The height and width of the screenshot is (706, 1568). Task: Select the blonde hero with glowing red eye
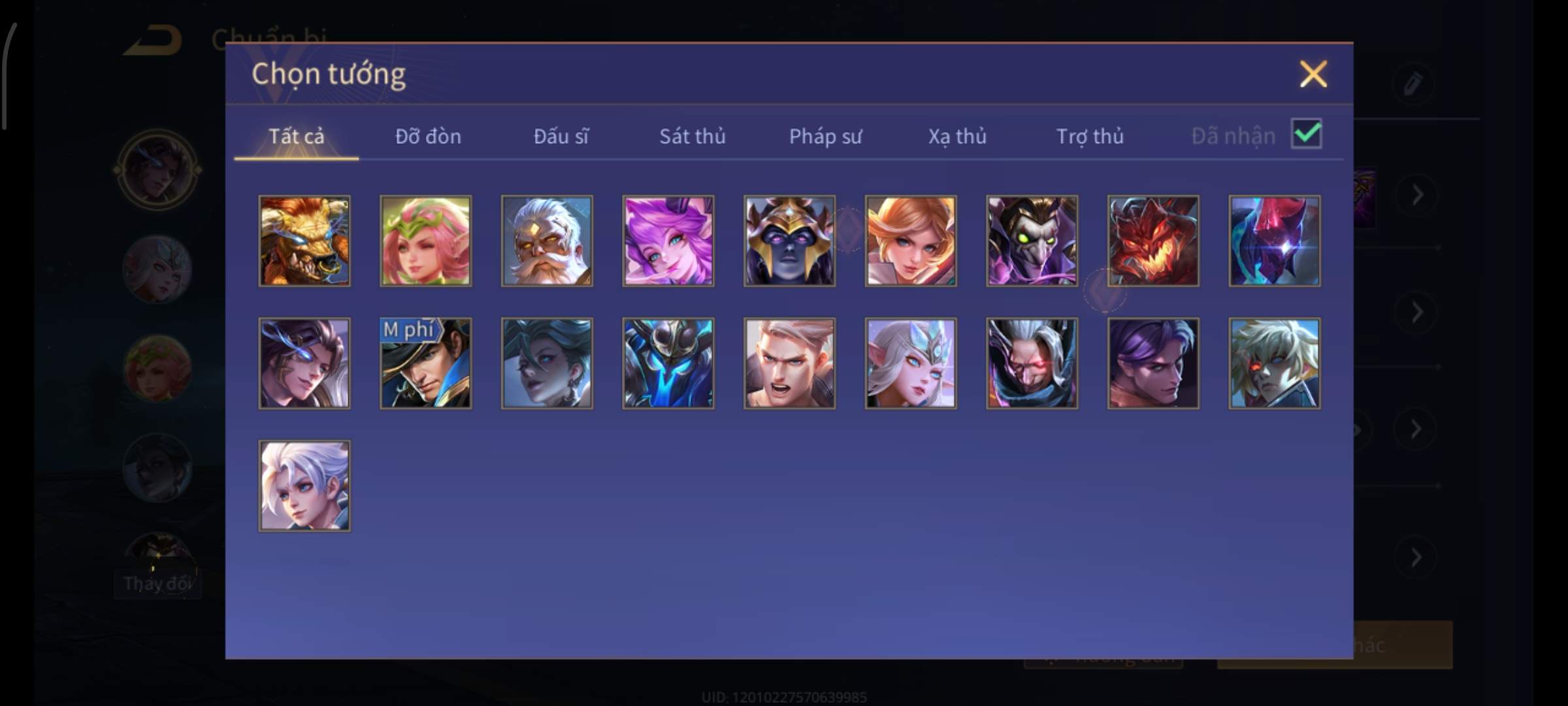click(1274, 363)
